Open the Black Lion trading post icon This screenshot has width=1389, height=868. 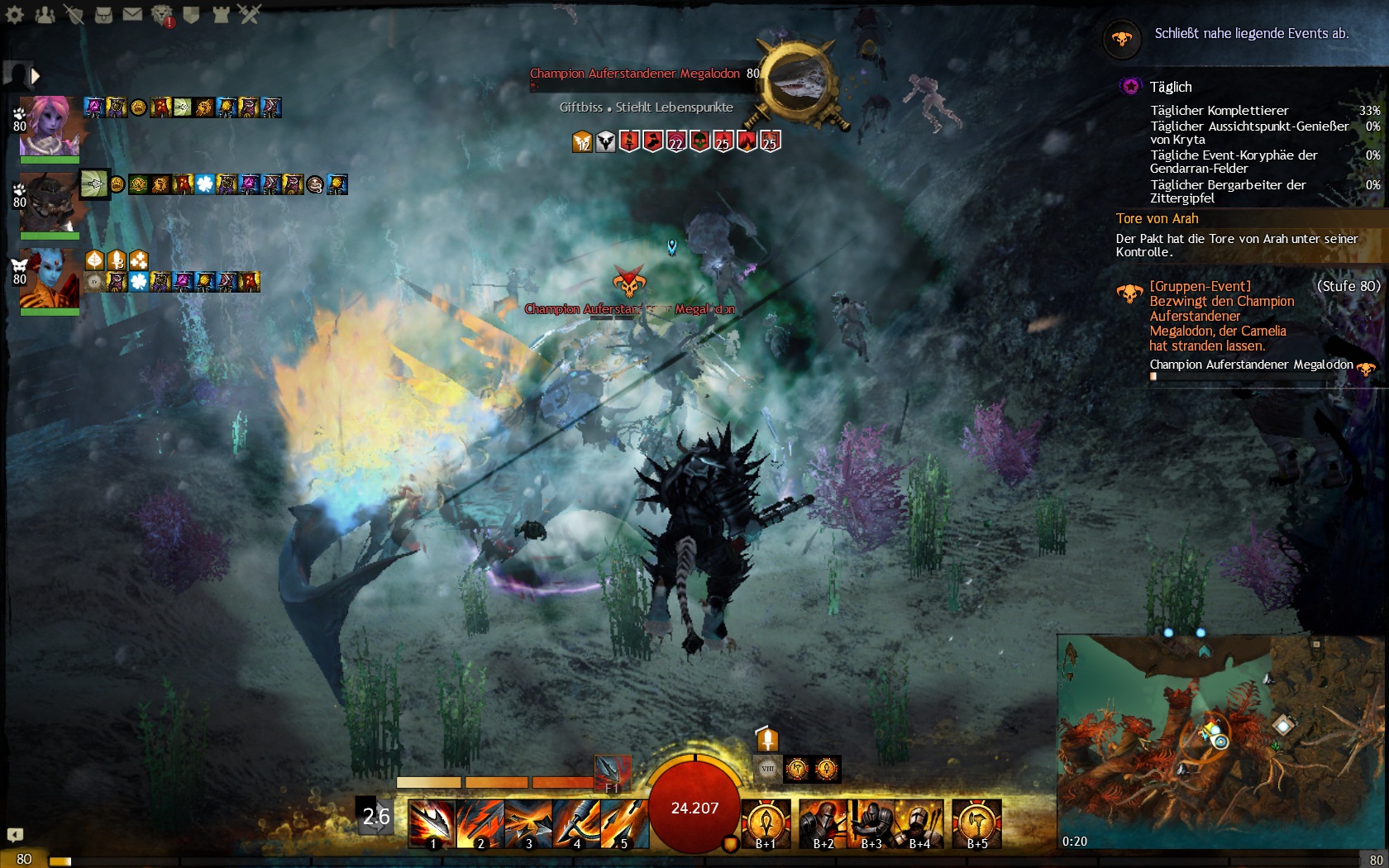(162, 14)
